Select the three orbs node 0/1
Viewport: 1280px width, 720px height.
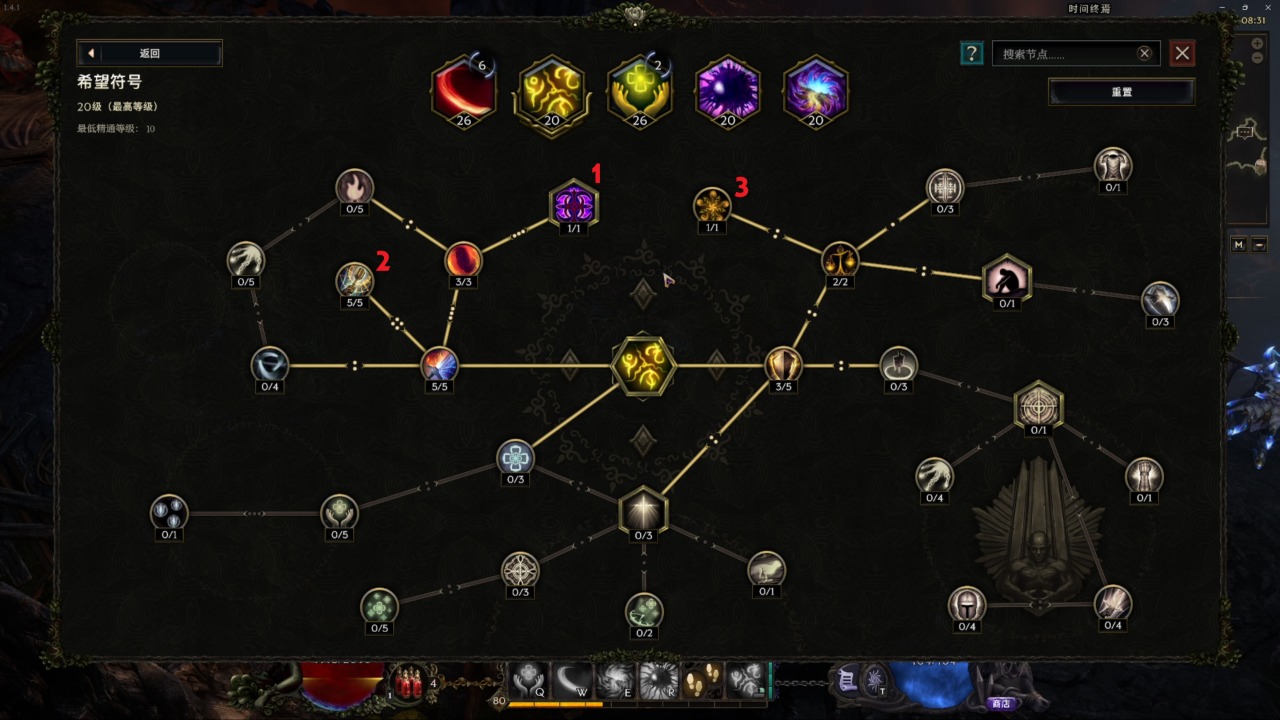coord(169,512)
